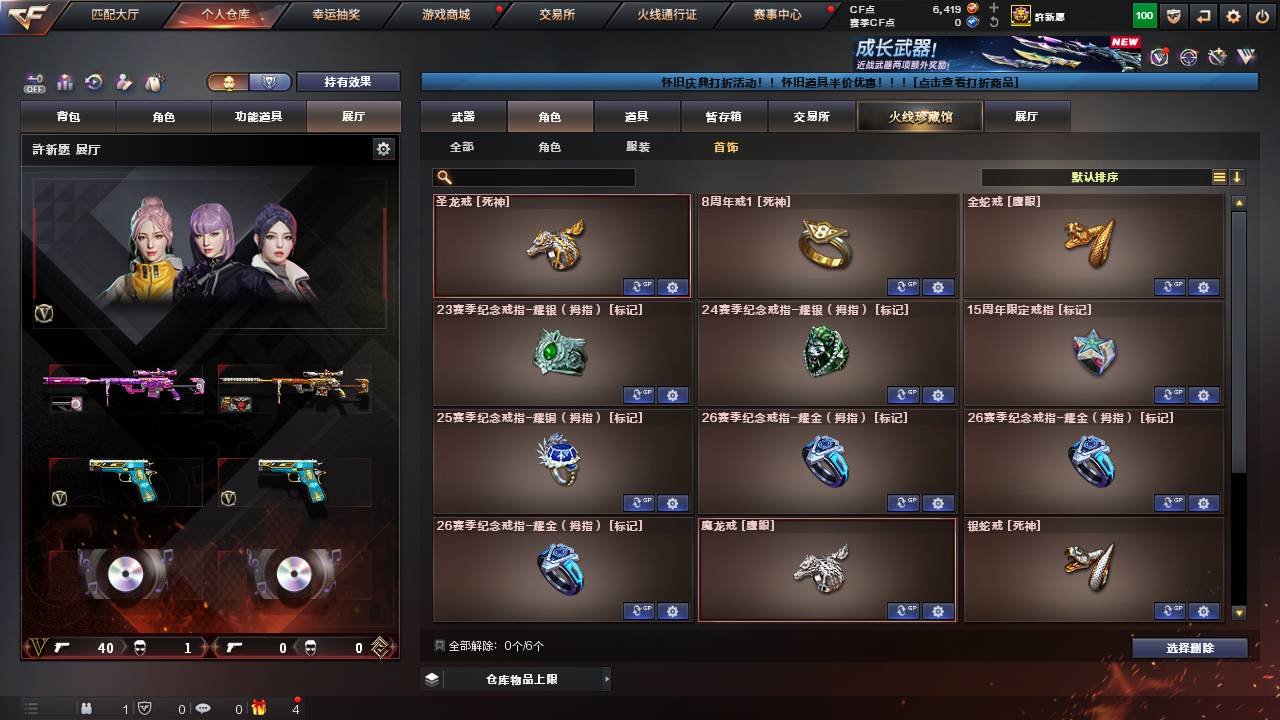Switch to the 火线珍藏馆 tab
Screen dimensions: 1280x720
point(919,116)
